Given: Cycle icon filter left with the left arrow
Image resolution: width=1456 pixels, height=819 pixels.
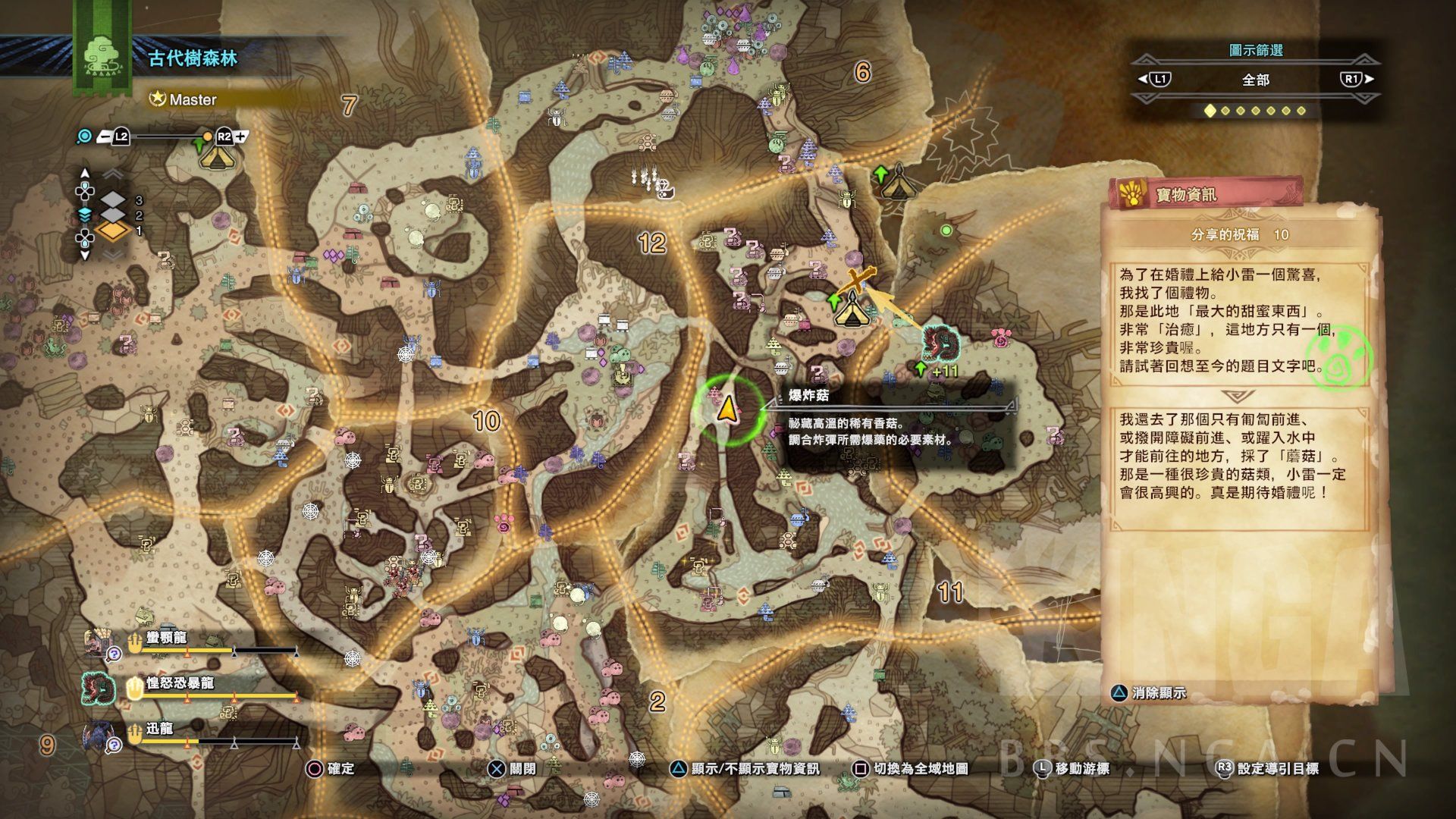Looking at the screenshot, I should (x=1154, y=79).
